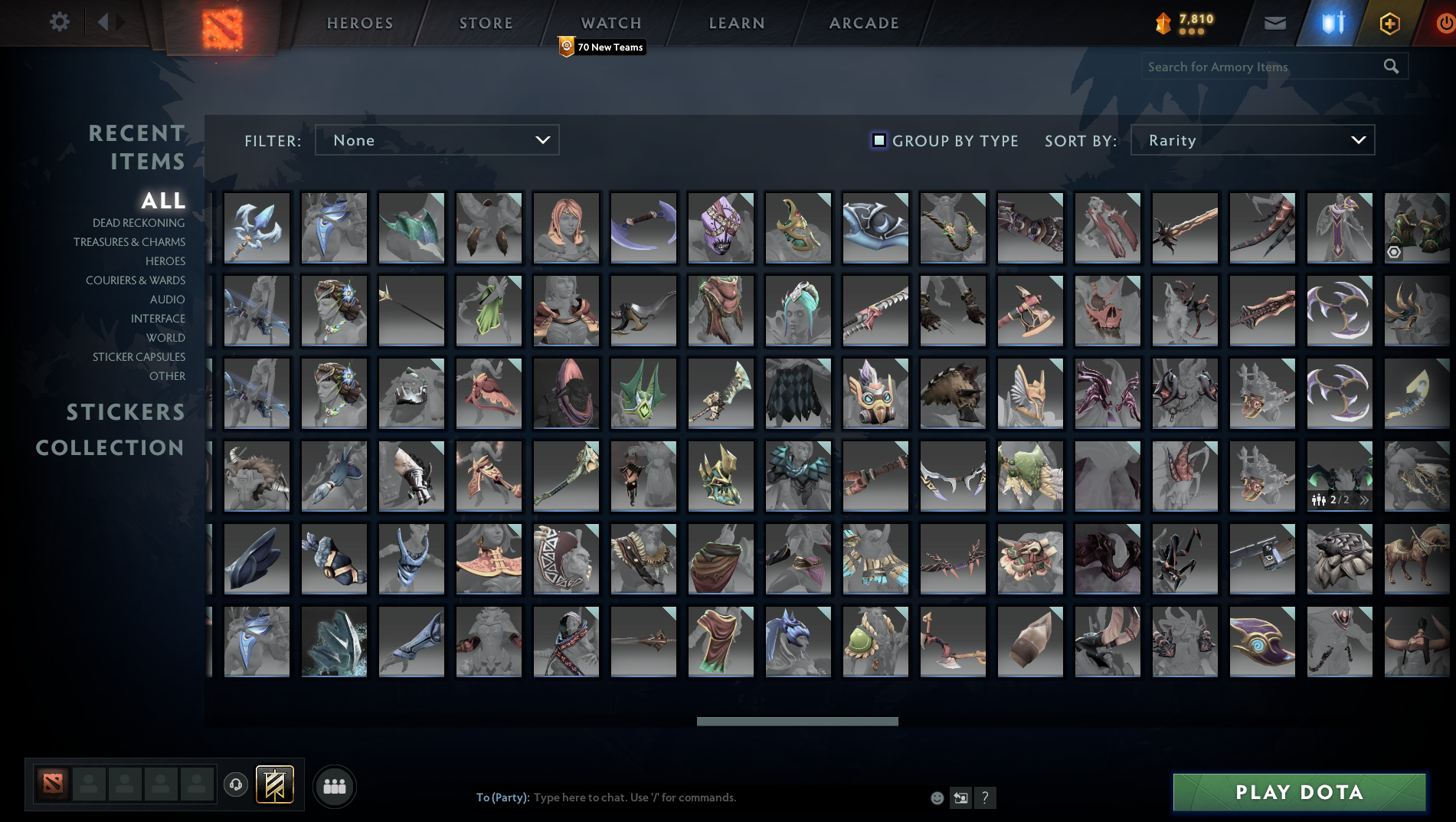Open the WATCH section
Image resolution: width=1456 pixels, height=822 pixels.
(610, 22)
